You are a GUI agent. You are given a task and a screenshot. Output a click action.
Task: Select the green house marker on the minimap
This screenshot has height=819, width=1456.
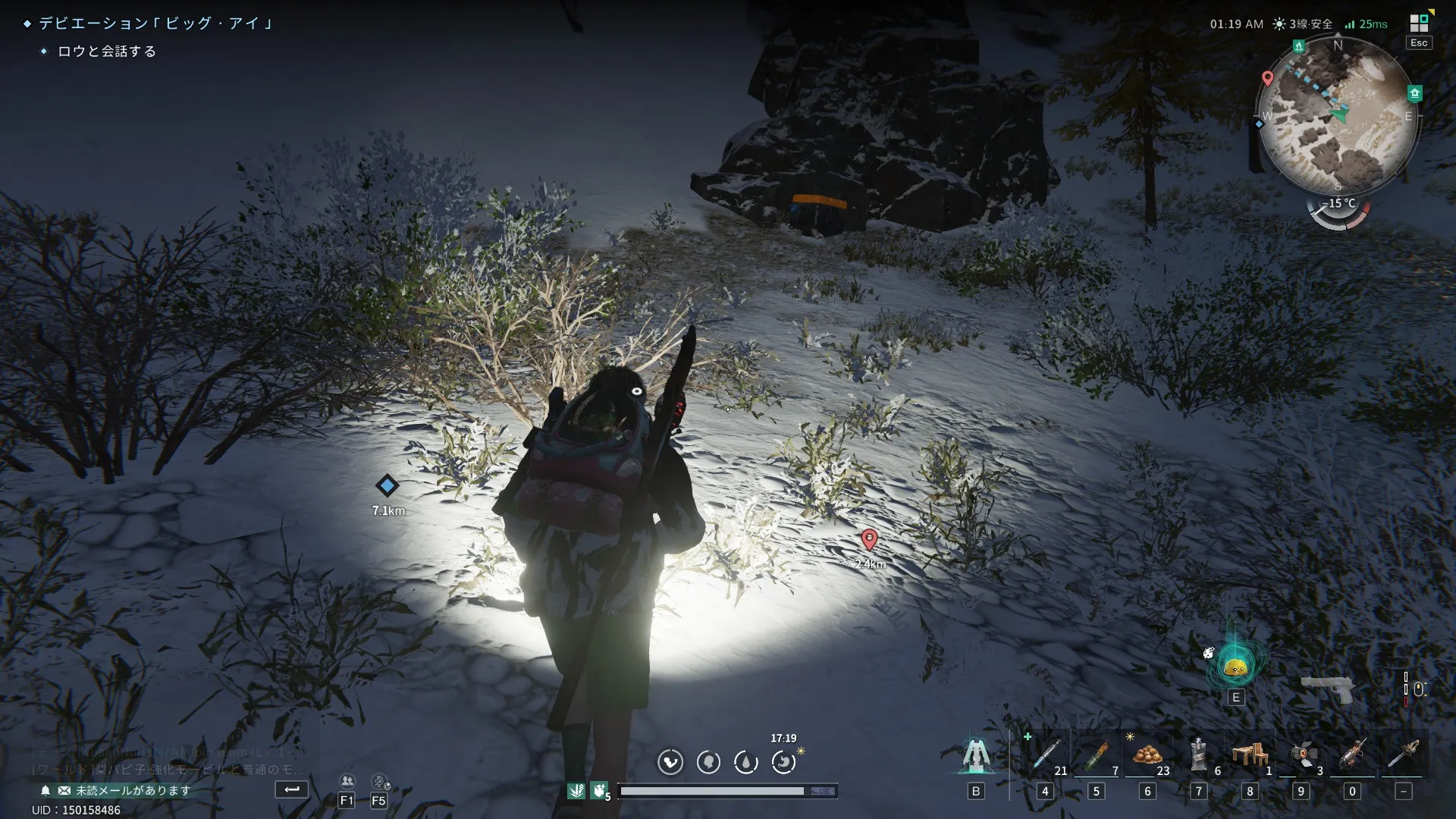pos(1414,93)
